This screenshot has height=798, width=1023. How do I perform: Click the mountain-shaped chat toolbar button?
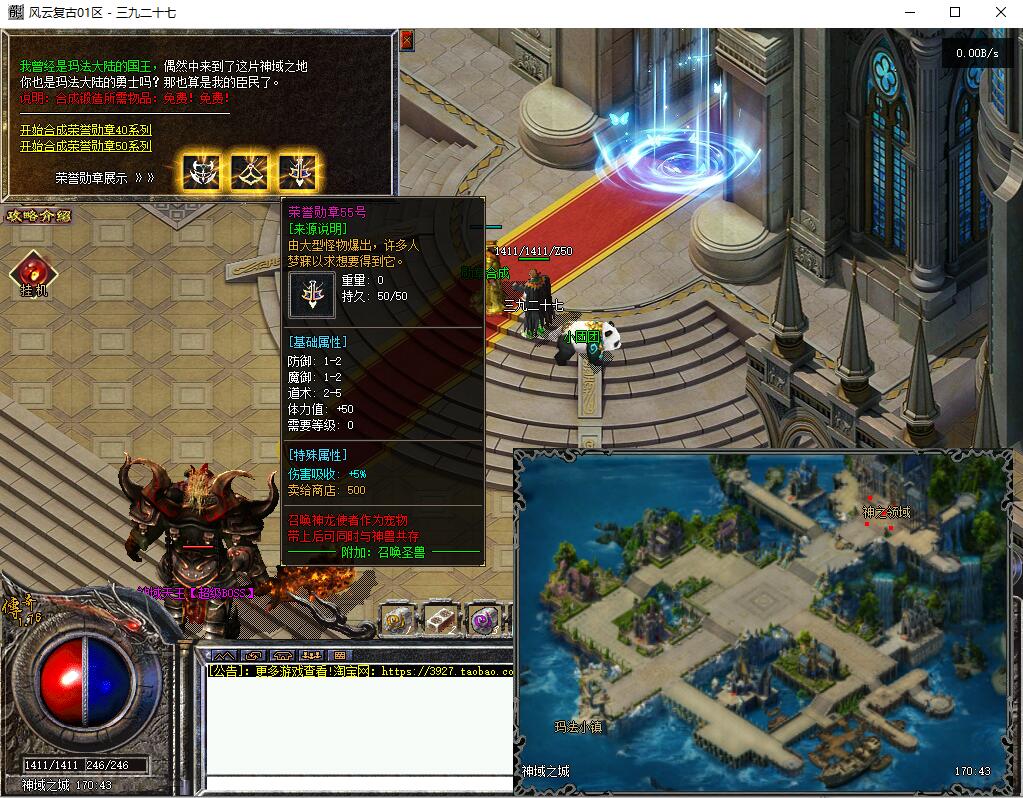(224, 655)
